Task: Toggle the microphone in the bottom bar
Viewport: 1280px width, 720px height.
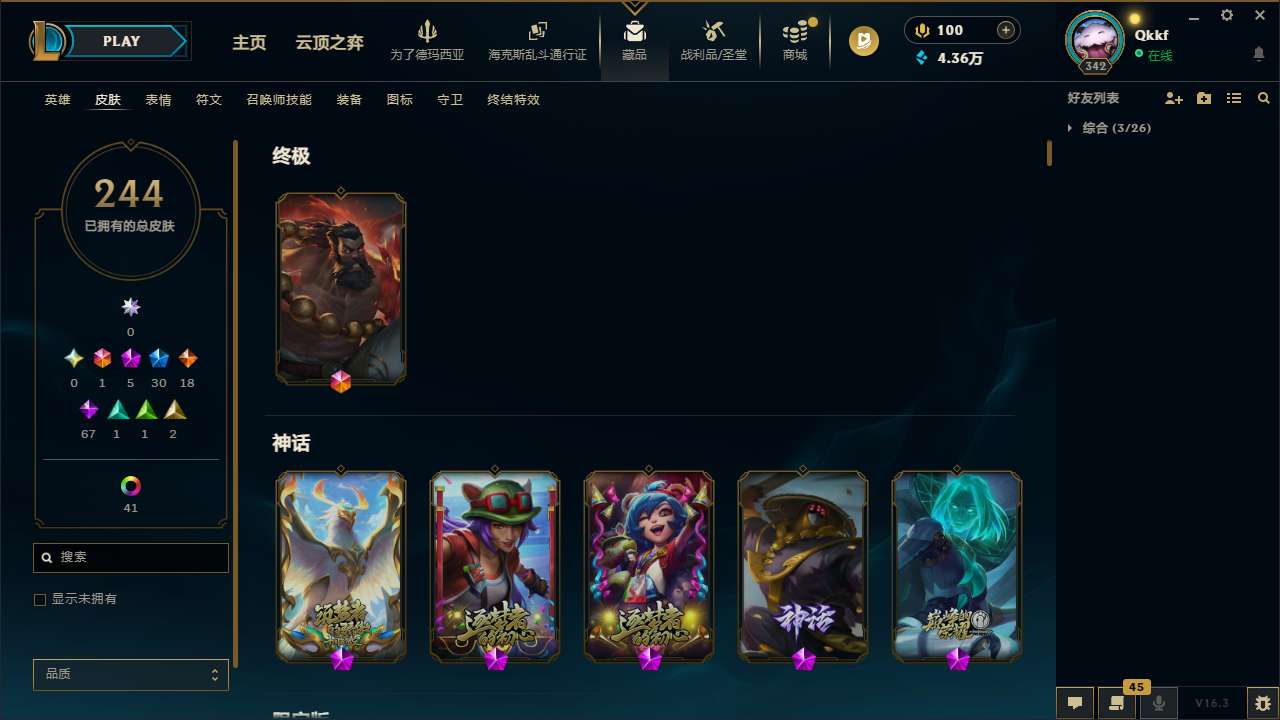Action: point(1158,701)
